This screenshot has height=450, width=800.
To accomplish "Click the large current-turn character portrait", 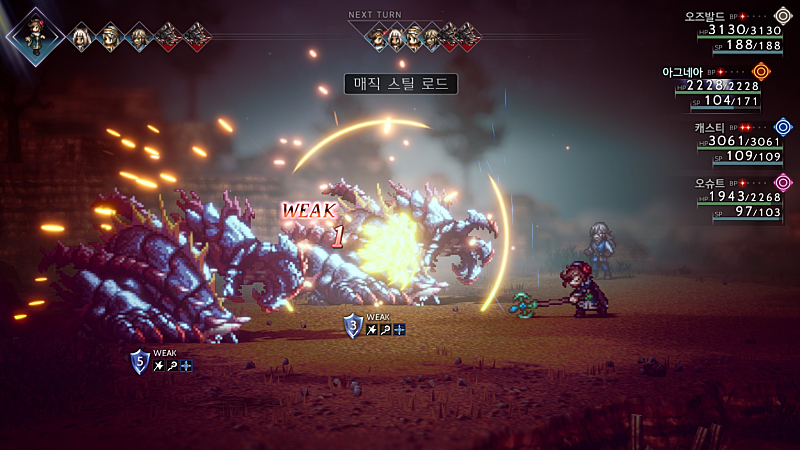I will 36,36.
